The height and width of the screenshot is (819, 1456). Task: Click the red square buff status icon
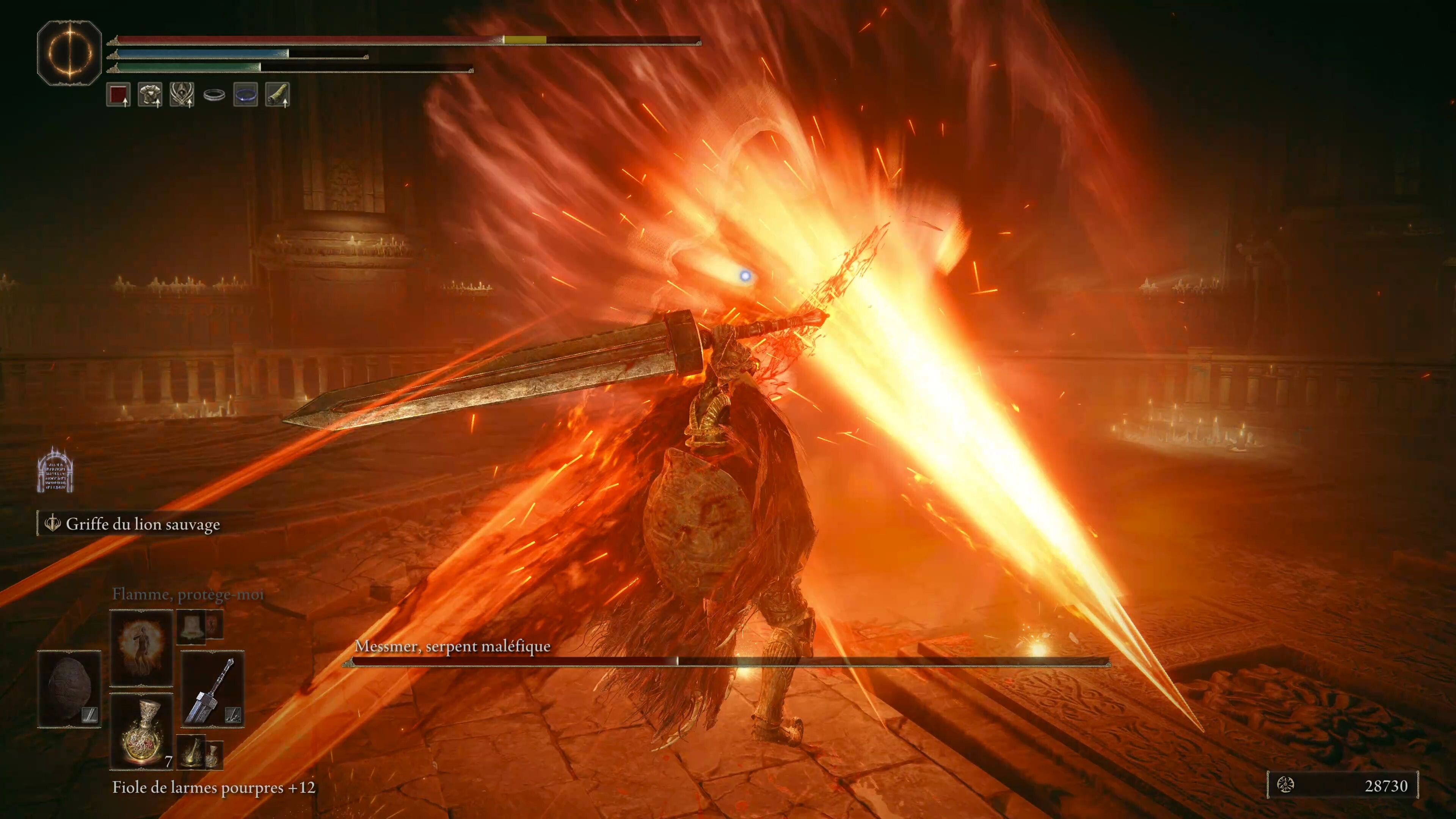point(118,94)
